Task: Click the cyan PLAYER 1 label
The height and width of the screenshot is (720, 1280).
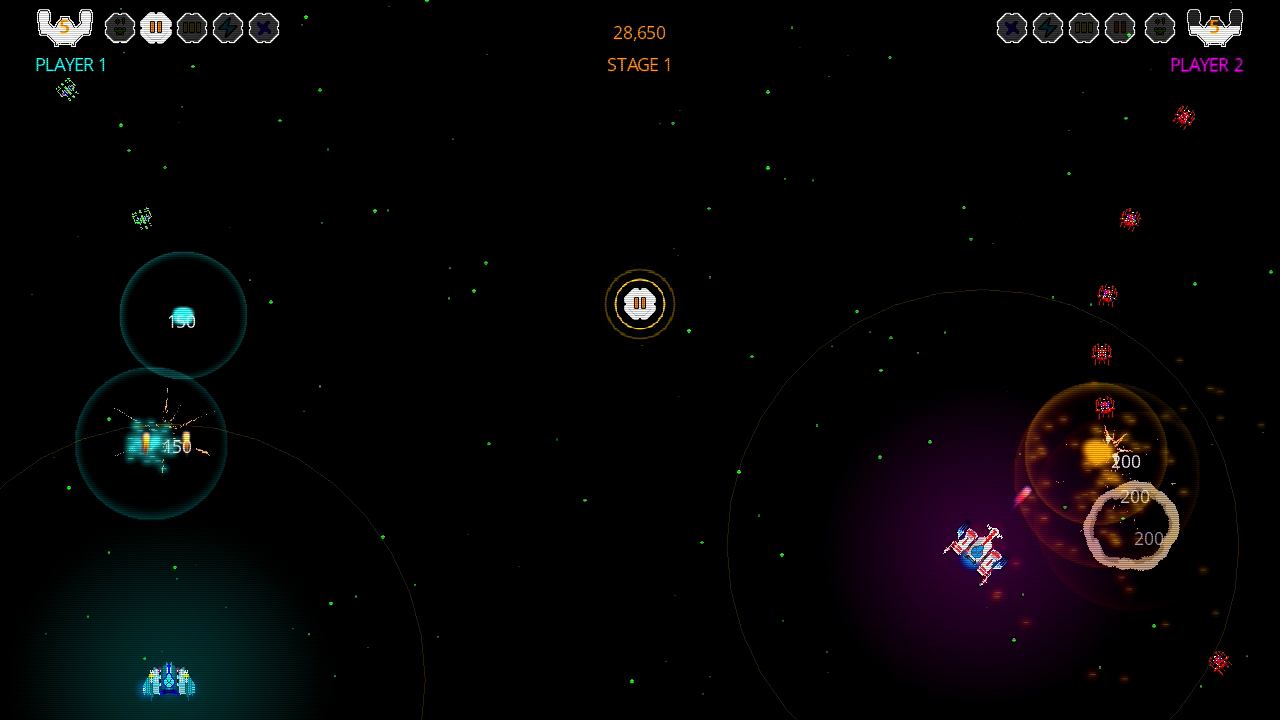Action: (70, 65)
